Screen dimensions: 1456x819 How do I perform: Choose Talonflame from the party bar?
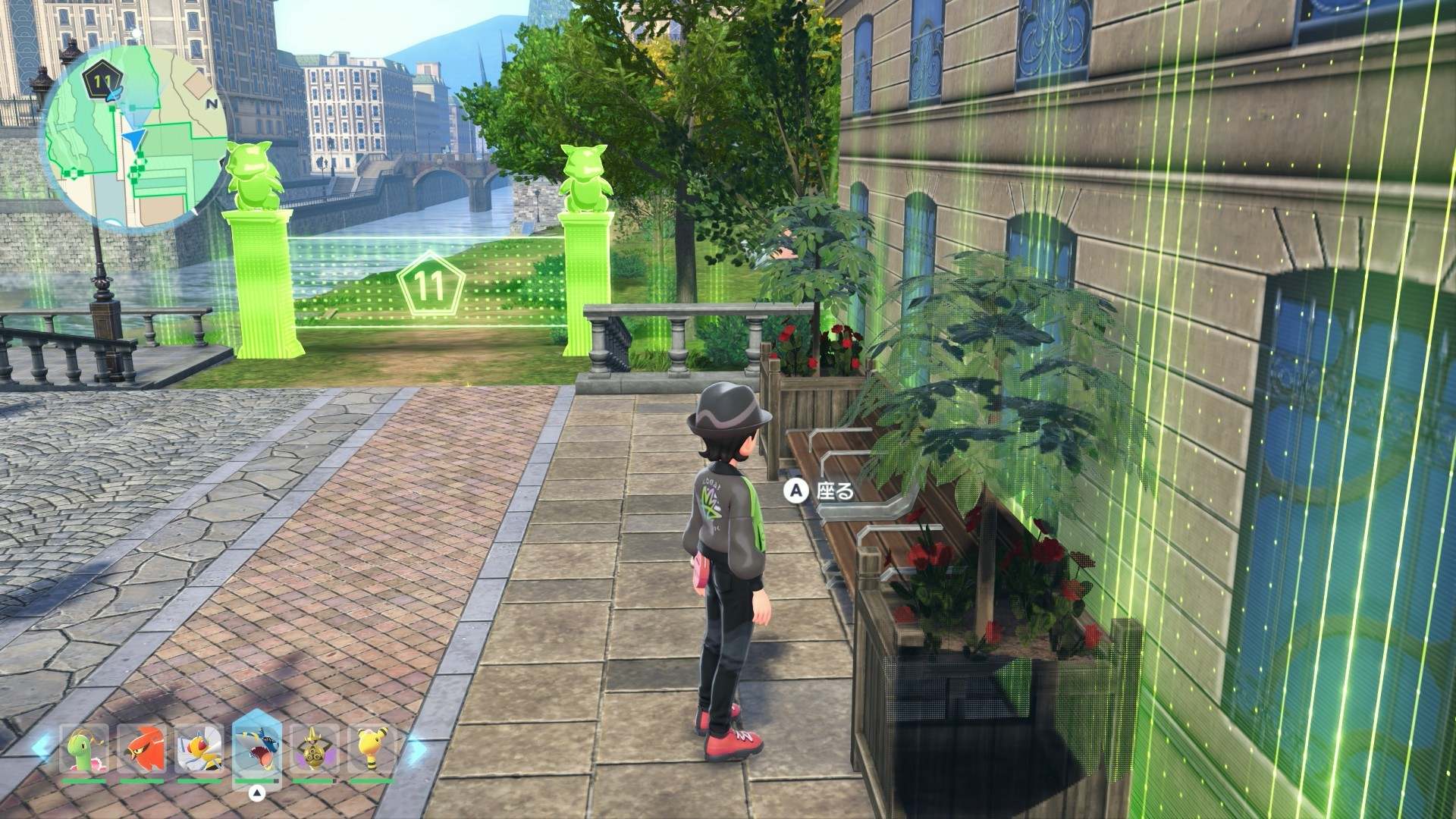pos(142,750)
